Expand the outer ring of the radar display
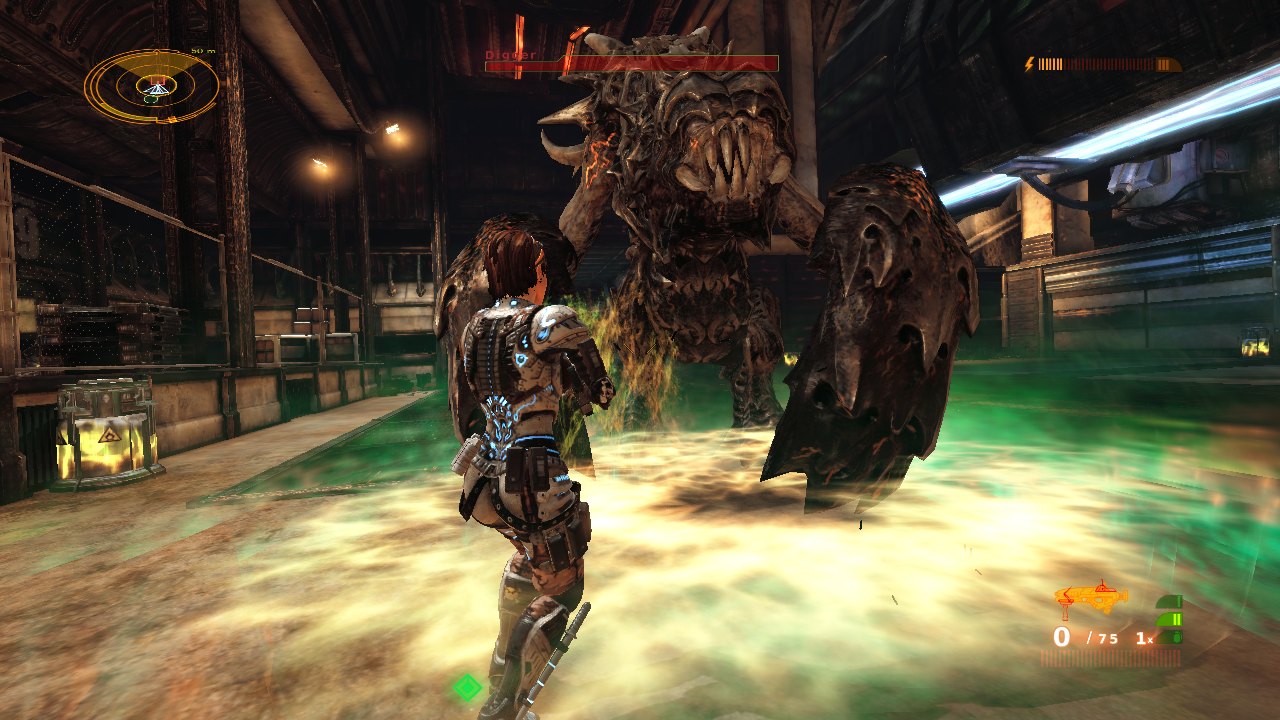Image resolution: width=1280 pixels, height=720 pixels. [x=95, y=83]
